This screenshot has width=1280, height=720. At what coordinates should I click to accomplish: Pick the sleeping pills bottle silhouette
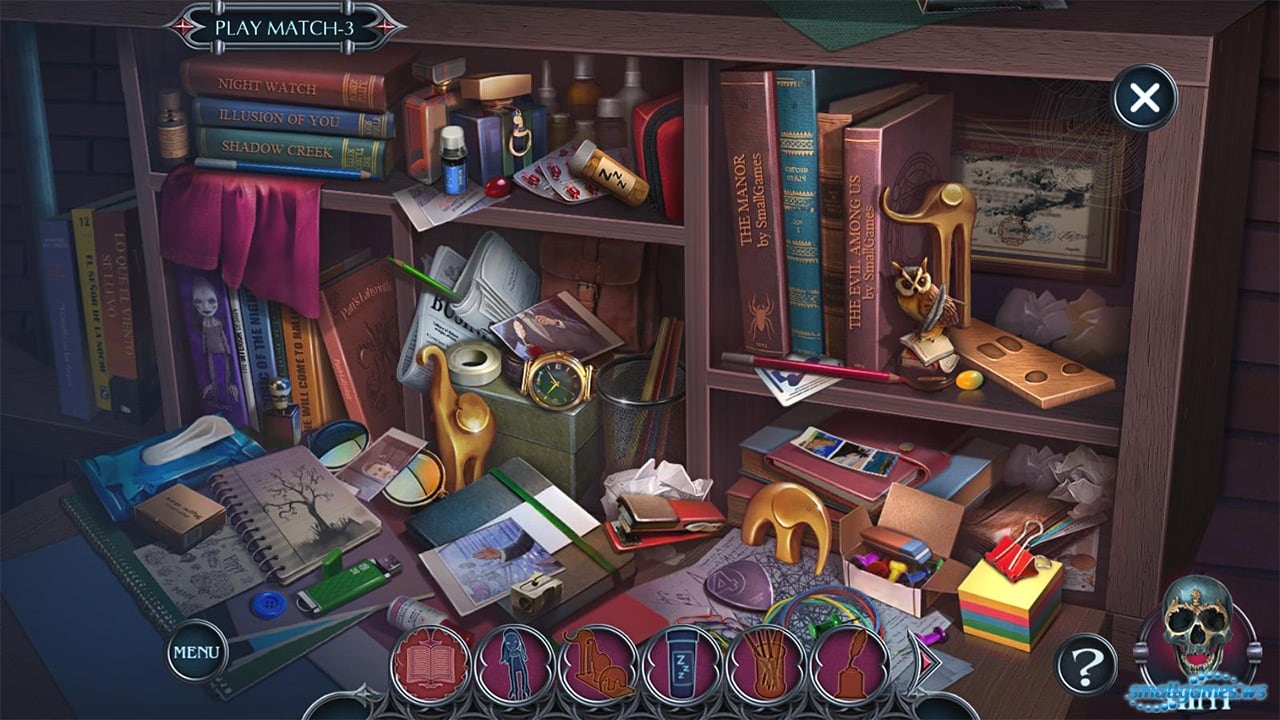tap(682, 662)
